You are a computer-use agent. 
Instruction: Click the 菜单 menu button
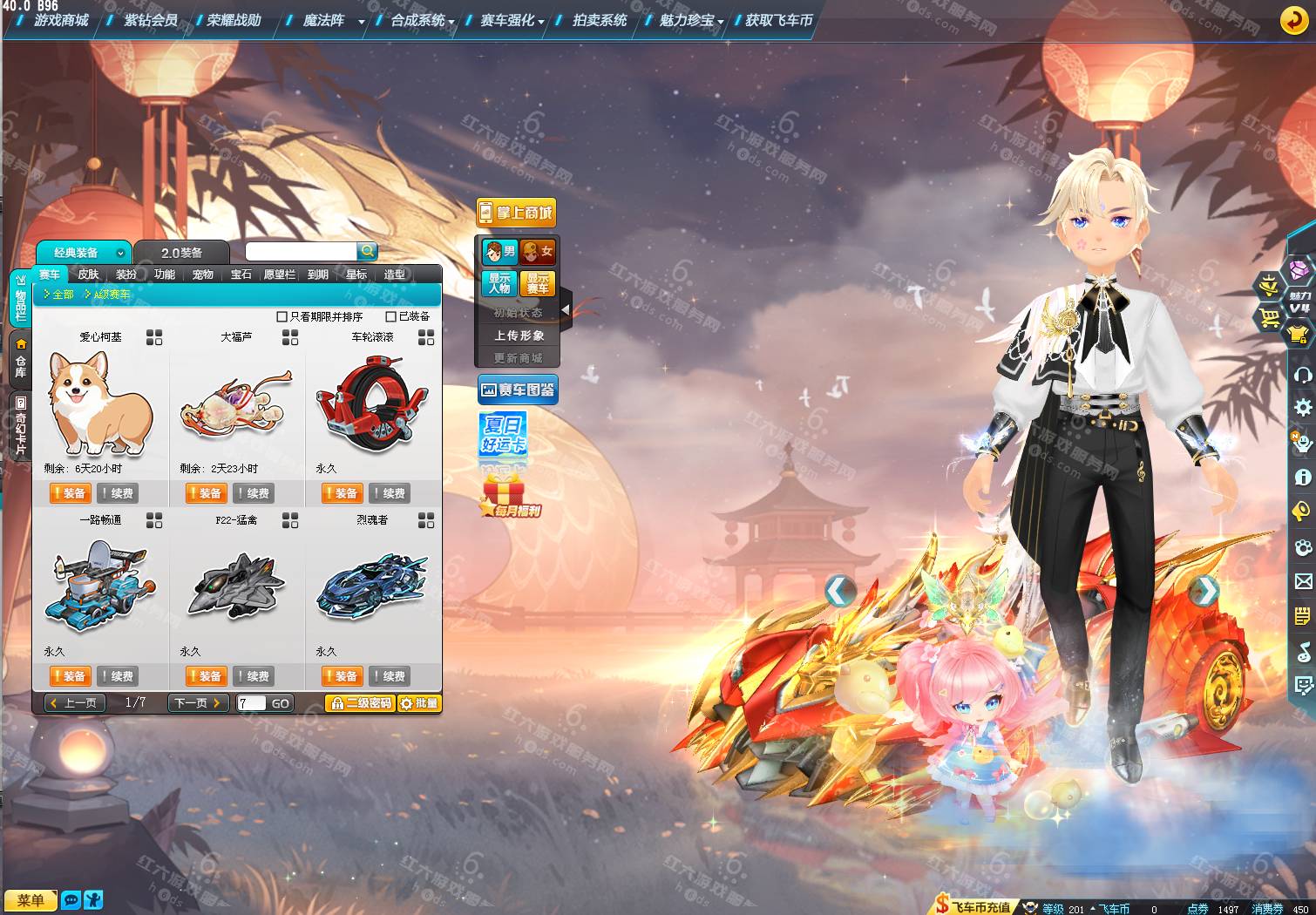[30, 900]
